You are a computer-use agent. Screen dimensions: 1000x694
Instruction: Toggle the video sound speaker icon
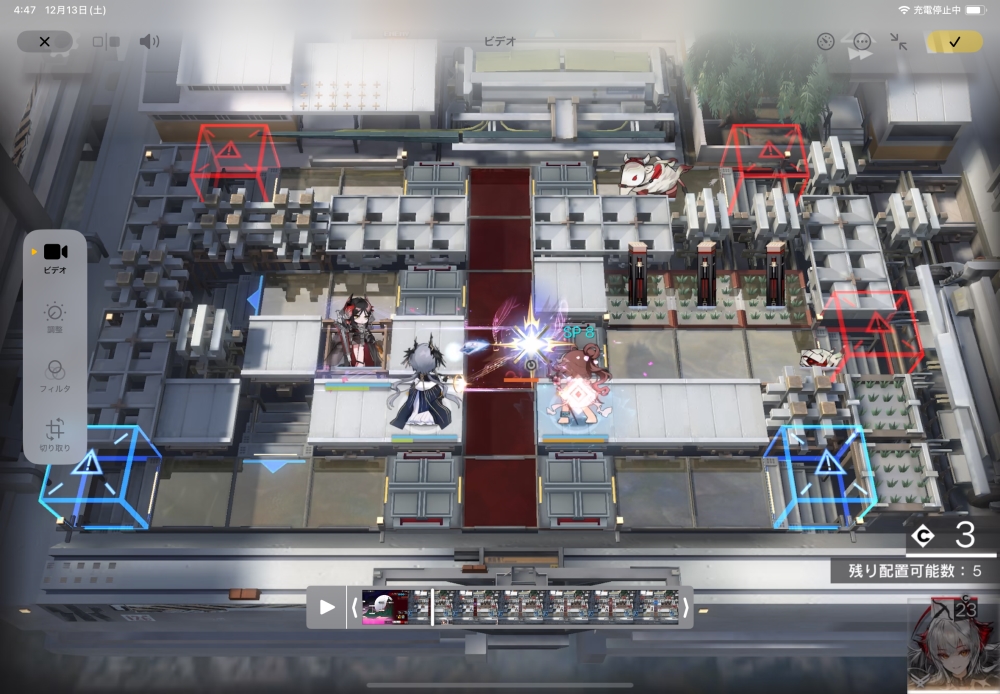[x=149, y=42]
